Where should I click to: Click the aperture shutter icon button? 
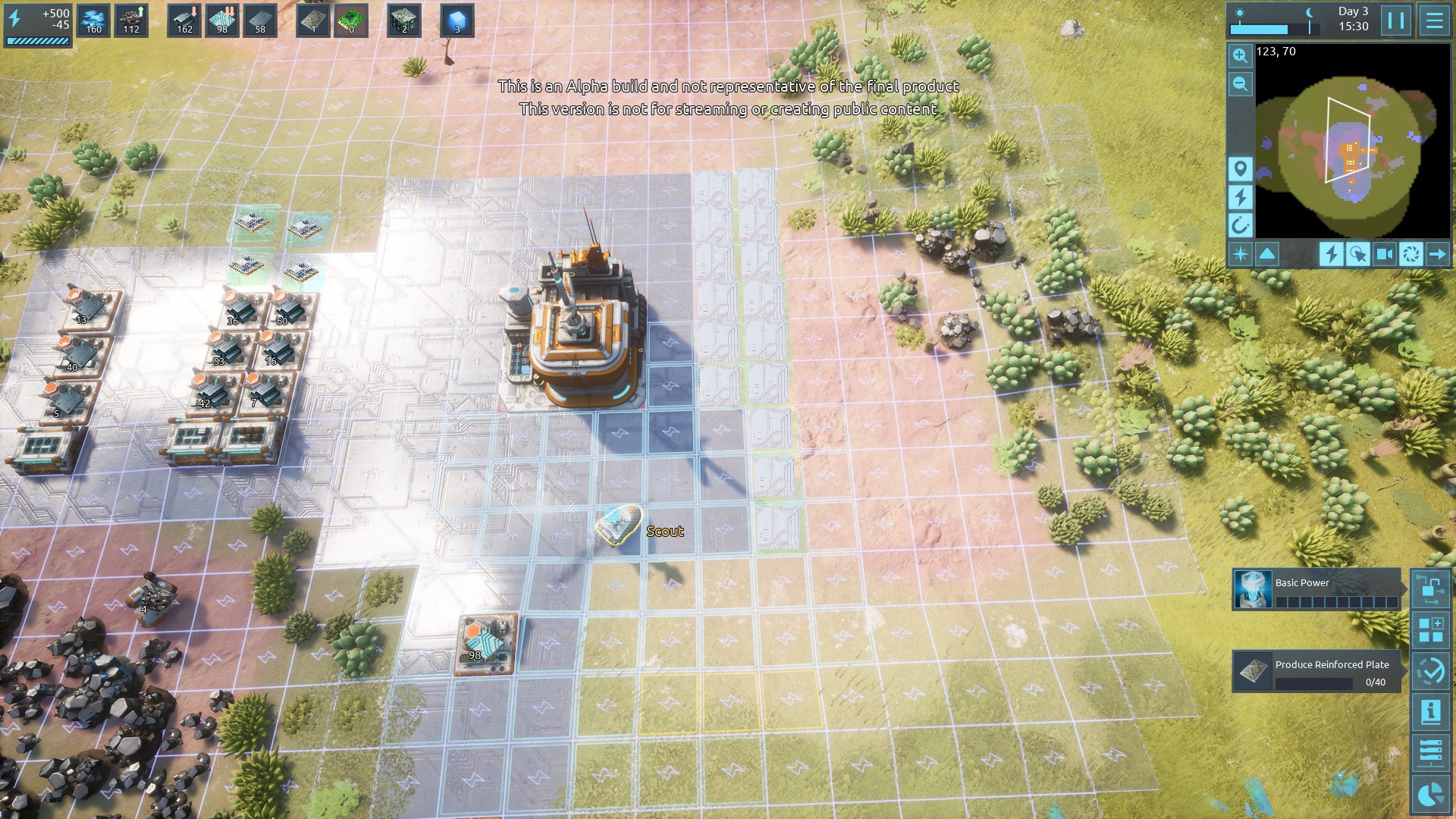pos(1410,254)
